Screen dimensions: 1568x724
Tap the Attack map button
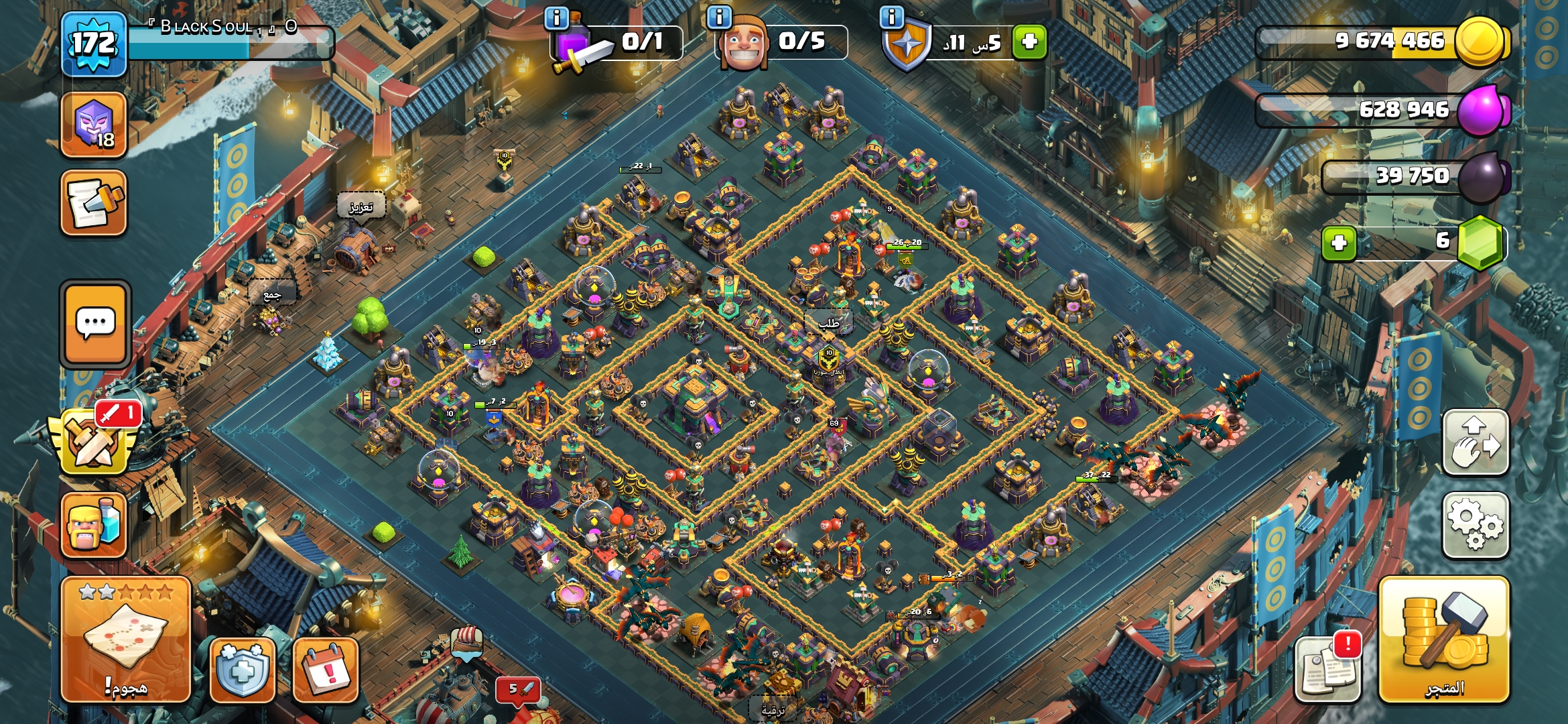pyautogui.click(x=126, y=639)
